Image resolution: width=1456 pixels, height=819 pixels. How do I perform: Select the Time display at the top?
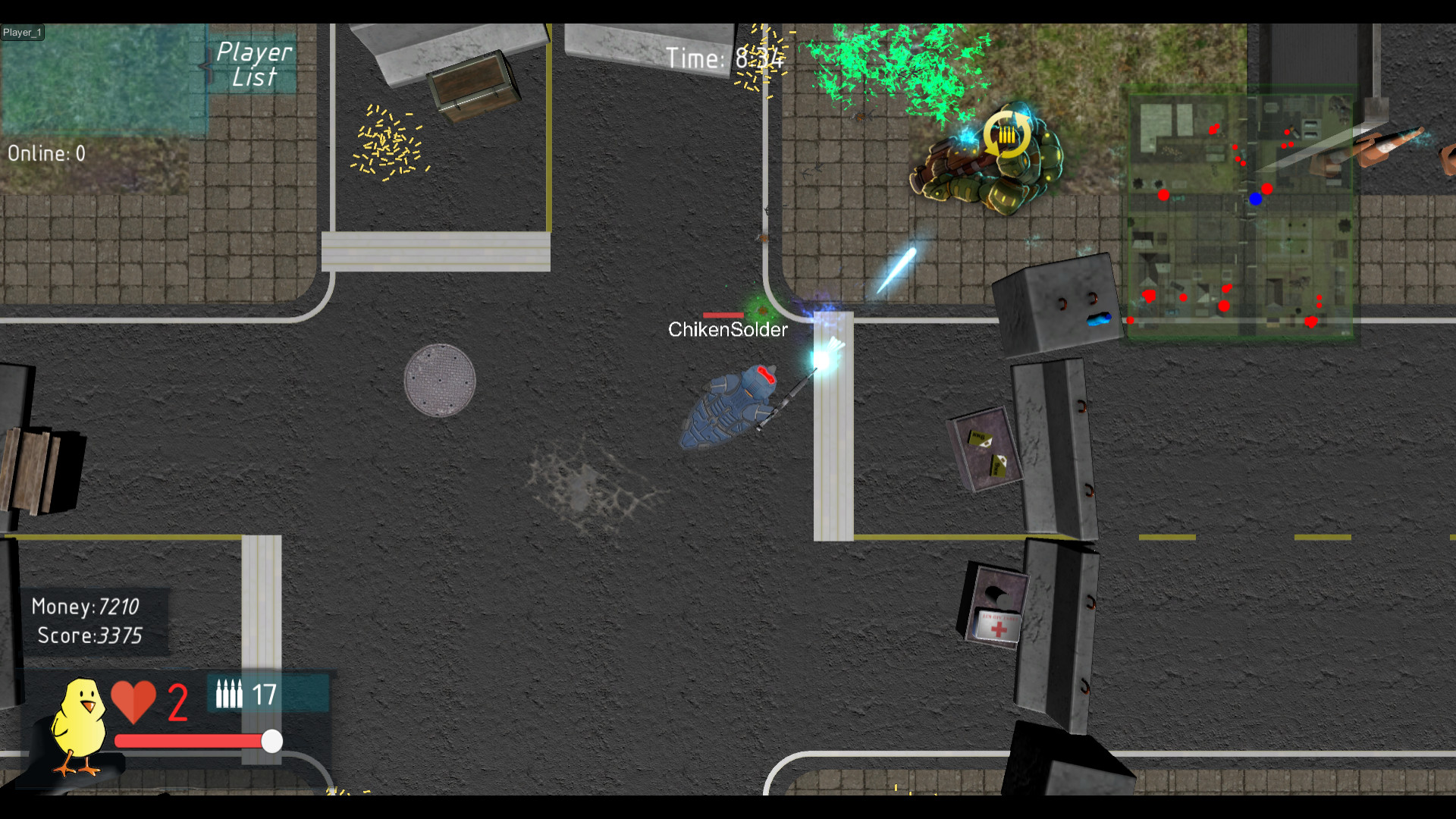(722, 57)
